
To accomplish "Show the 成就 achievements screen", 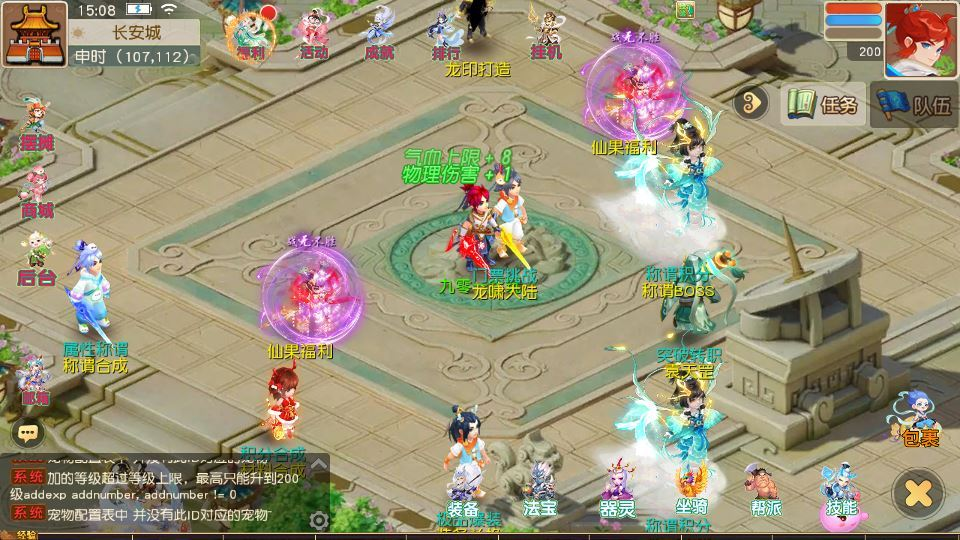I will tap(380, 33).
